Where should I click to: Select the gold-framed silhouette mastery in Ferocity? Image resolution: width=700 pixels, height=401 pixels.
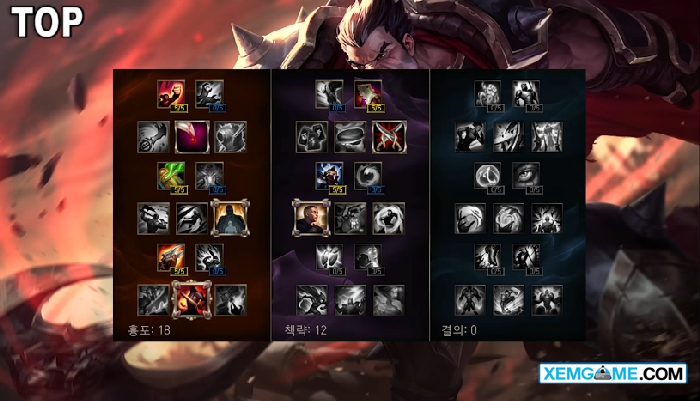(x=228, y=216)
